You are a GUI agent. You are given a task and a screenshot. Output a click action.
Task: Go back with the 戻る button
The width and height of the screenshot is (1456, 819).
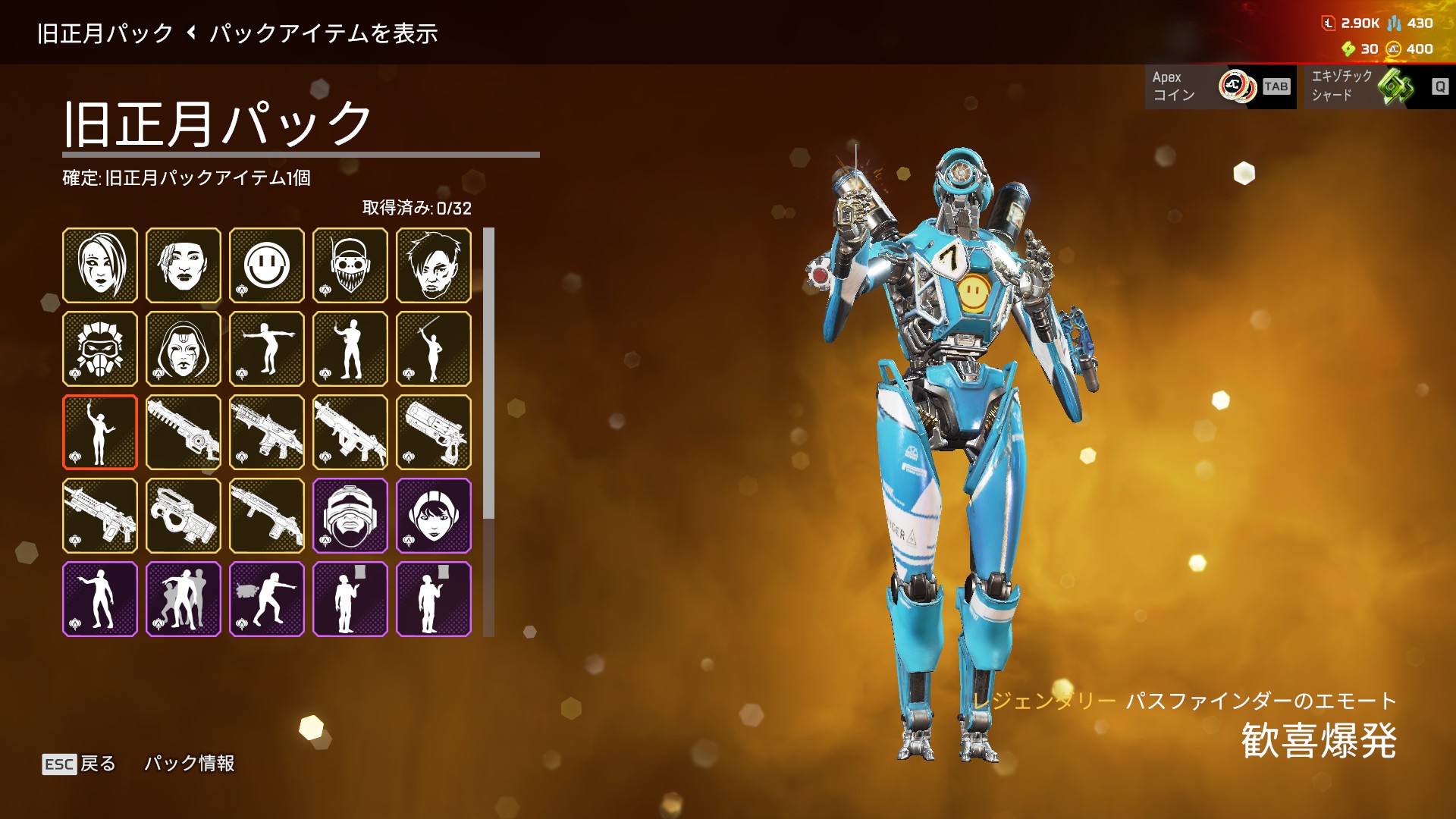[x=79, y=764]
